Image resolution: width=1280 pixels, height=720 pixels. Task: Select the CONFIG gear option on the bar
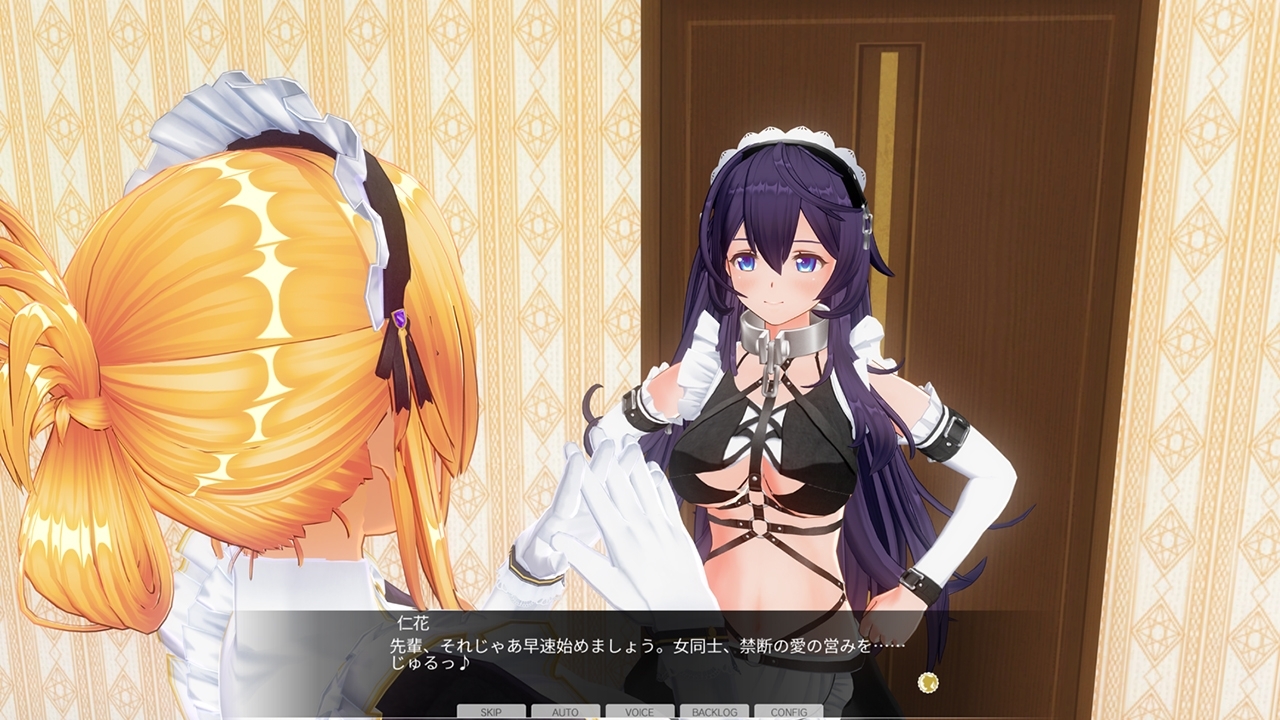point(787,713)
